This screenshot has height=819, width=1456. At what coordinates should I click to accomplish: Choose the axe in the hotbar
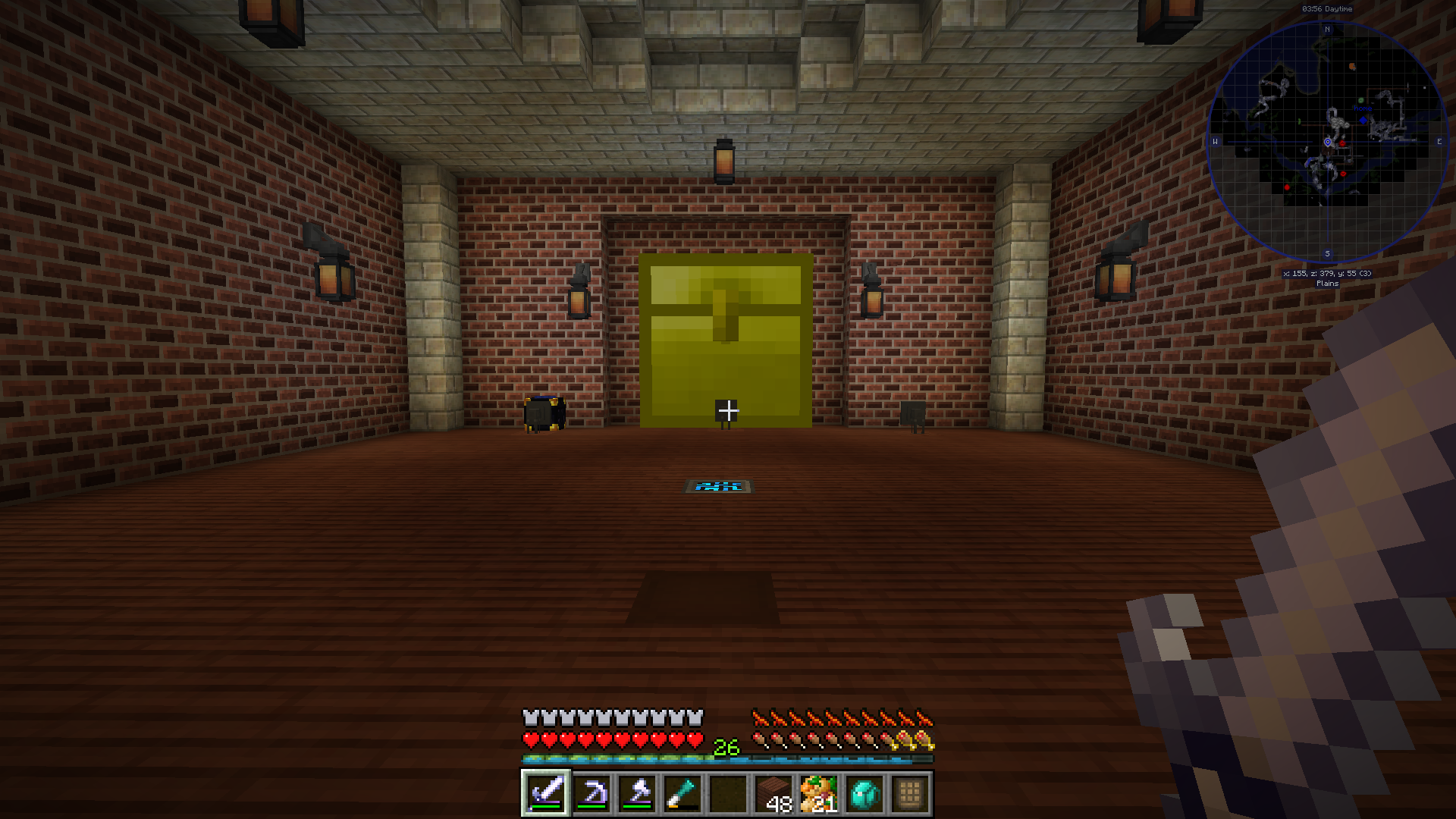click(637, 793)
